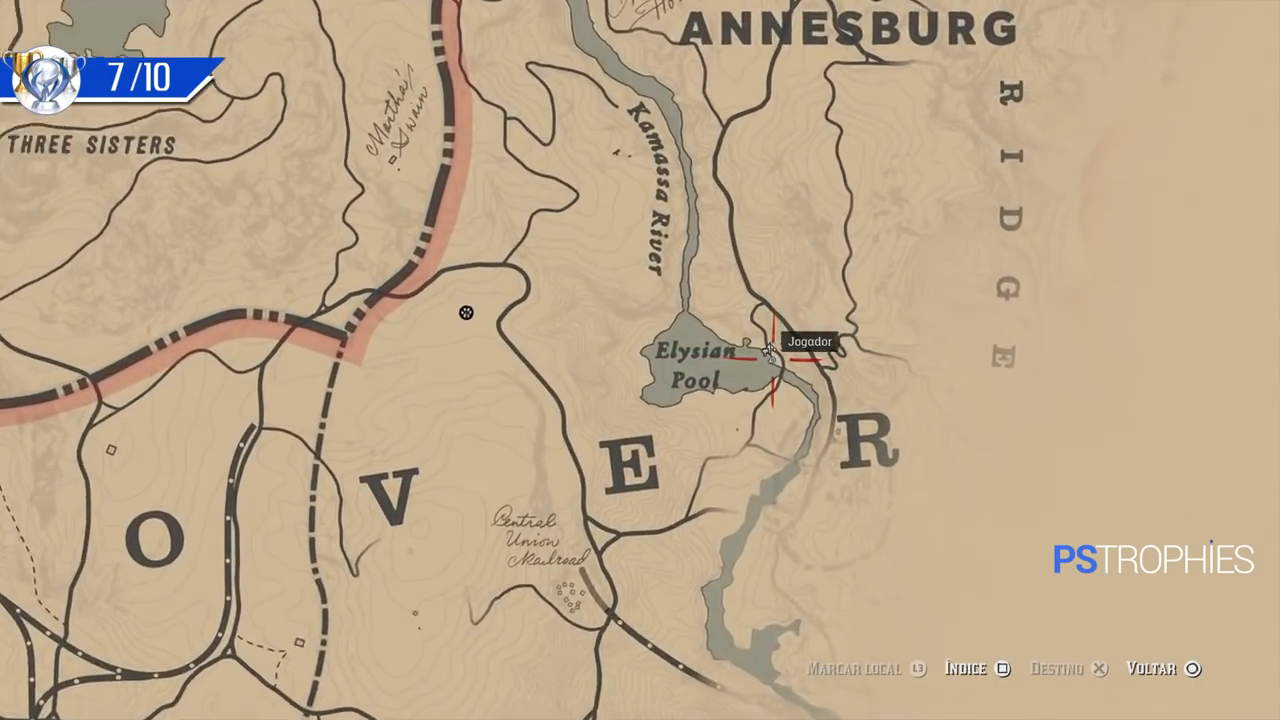Open the Índice legend option

coord(964,669)
